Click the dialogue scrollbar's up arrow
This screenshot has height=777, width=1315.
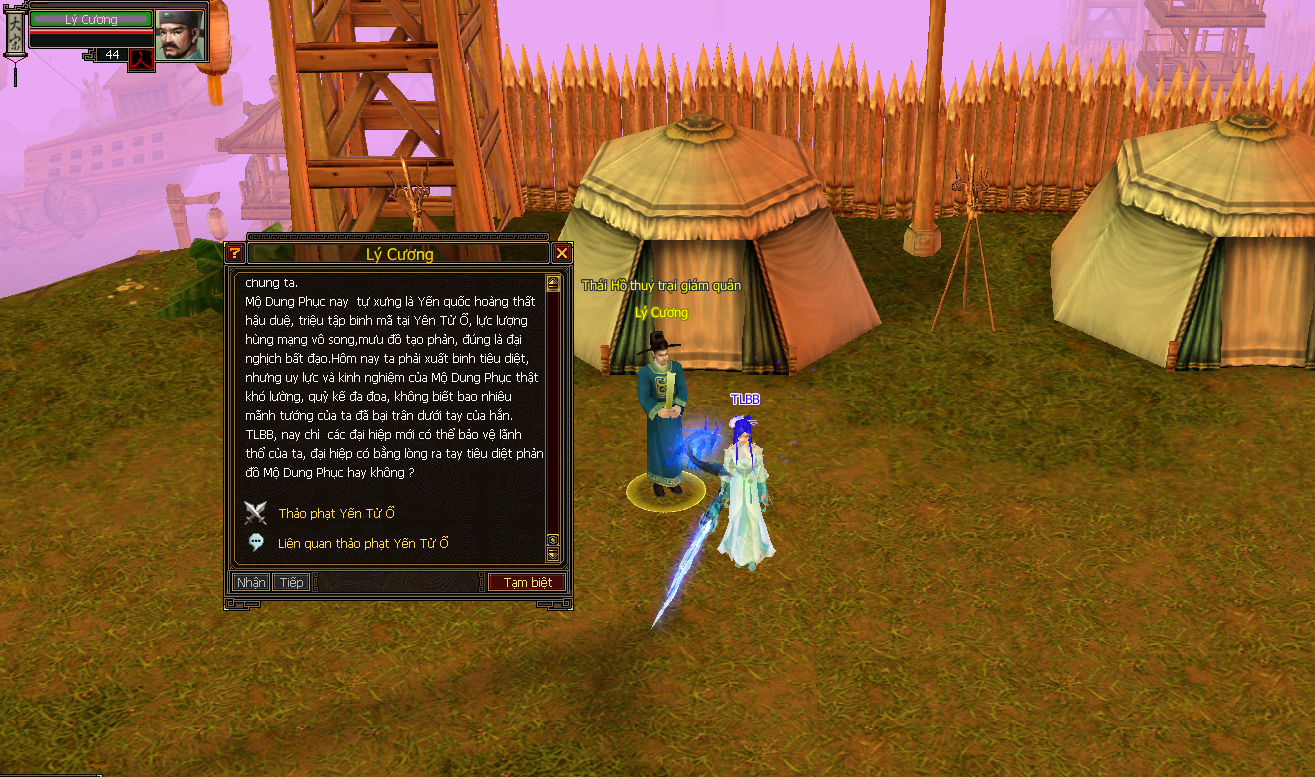552,283
